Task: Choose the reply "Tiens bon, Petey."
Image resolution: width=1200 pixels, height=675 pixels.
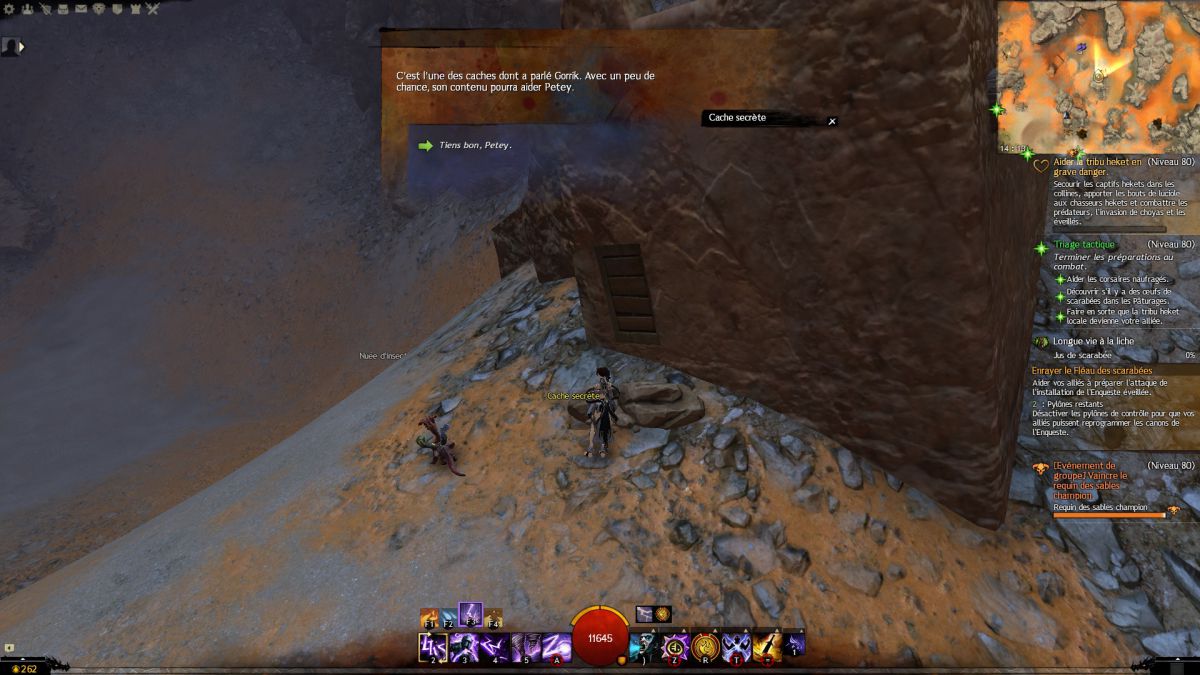Action: pyautogui.click(x=475, y=145)
